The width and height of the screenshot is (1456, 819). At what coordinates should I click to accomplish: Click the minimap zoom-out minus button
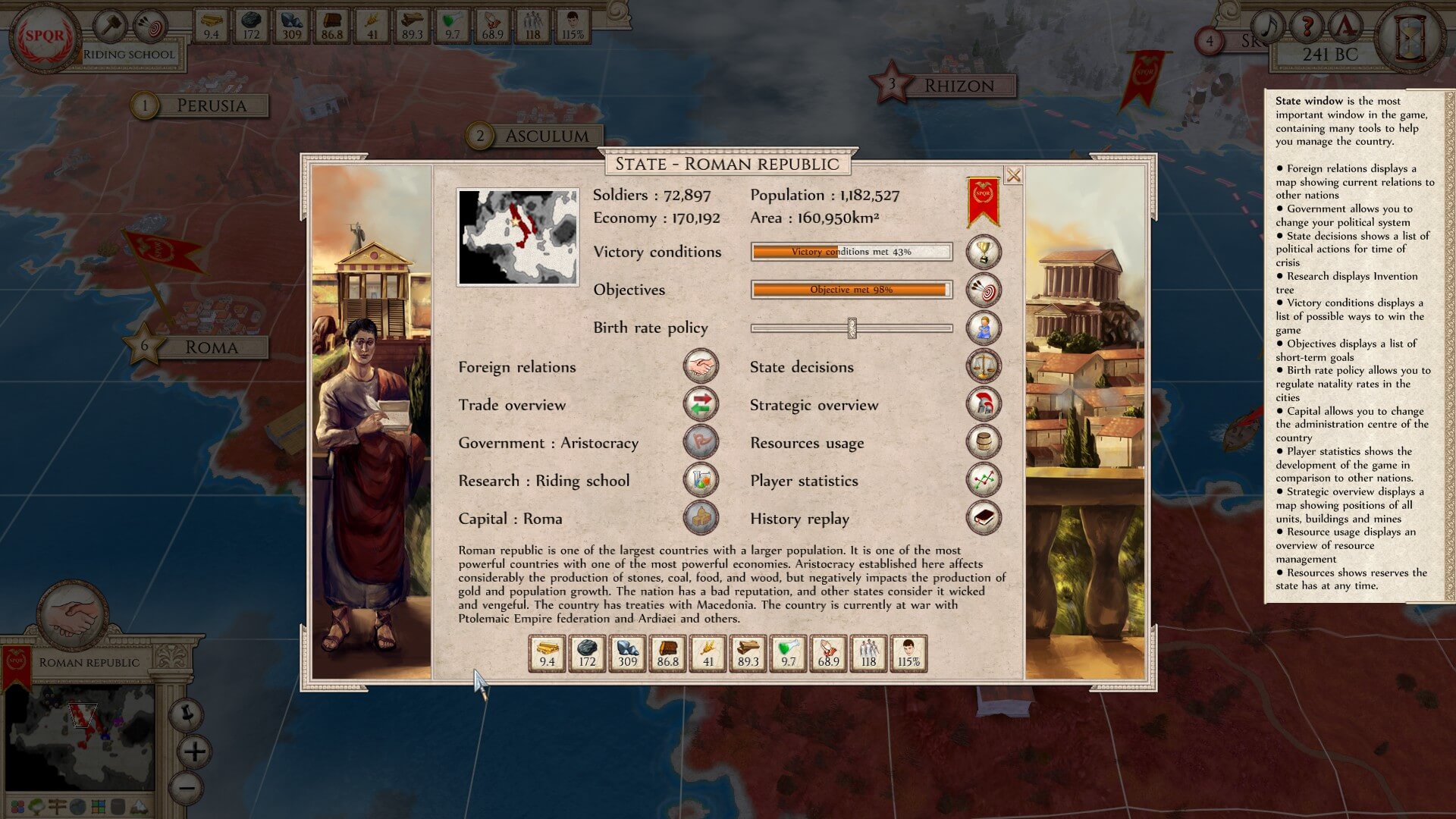click(187, 787)
